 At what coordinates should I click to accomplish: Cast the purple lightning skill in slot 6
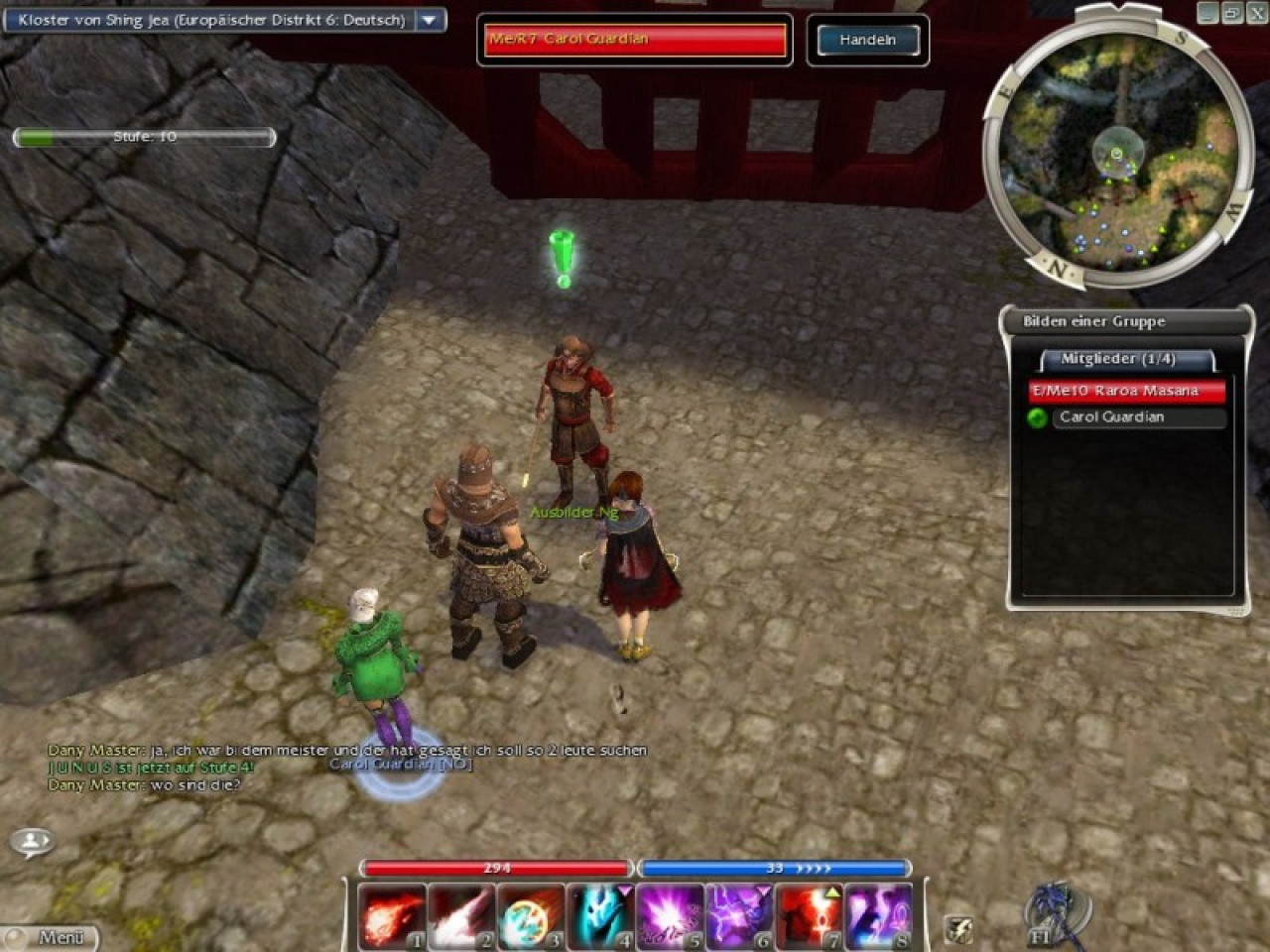tap(739, 914)
